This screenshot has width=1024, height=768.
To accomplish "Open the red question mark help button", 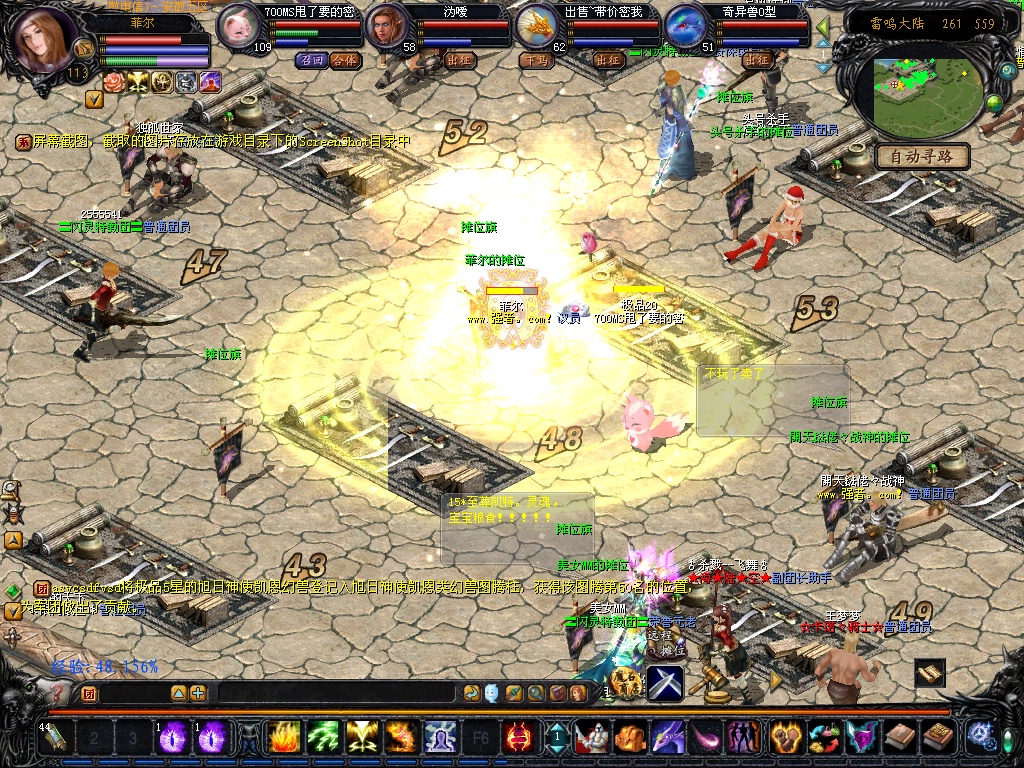I will click(58, 692).
